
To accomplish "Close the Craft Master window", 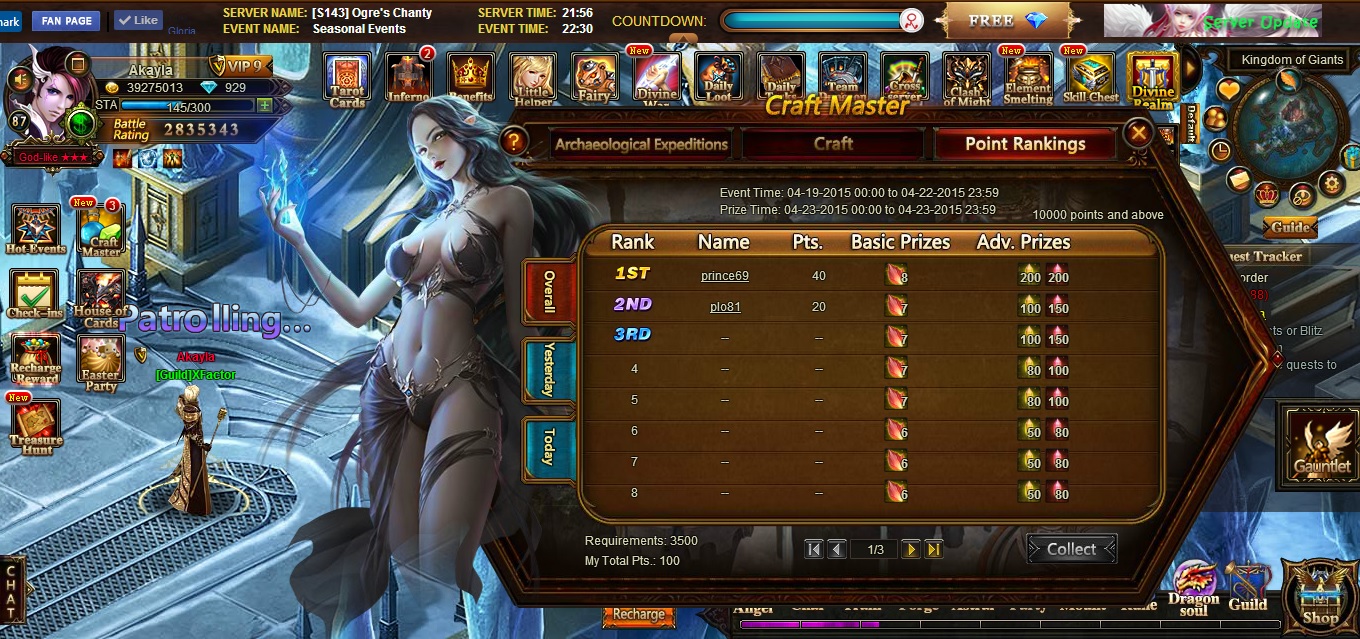I will click(x=1137, y=132).
